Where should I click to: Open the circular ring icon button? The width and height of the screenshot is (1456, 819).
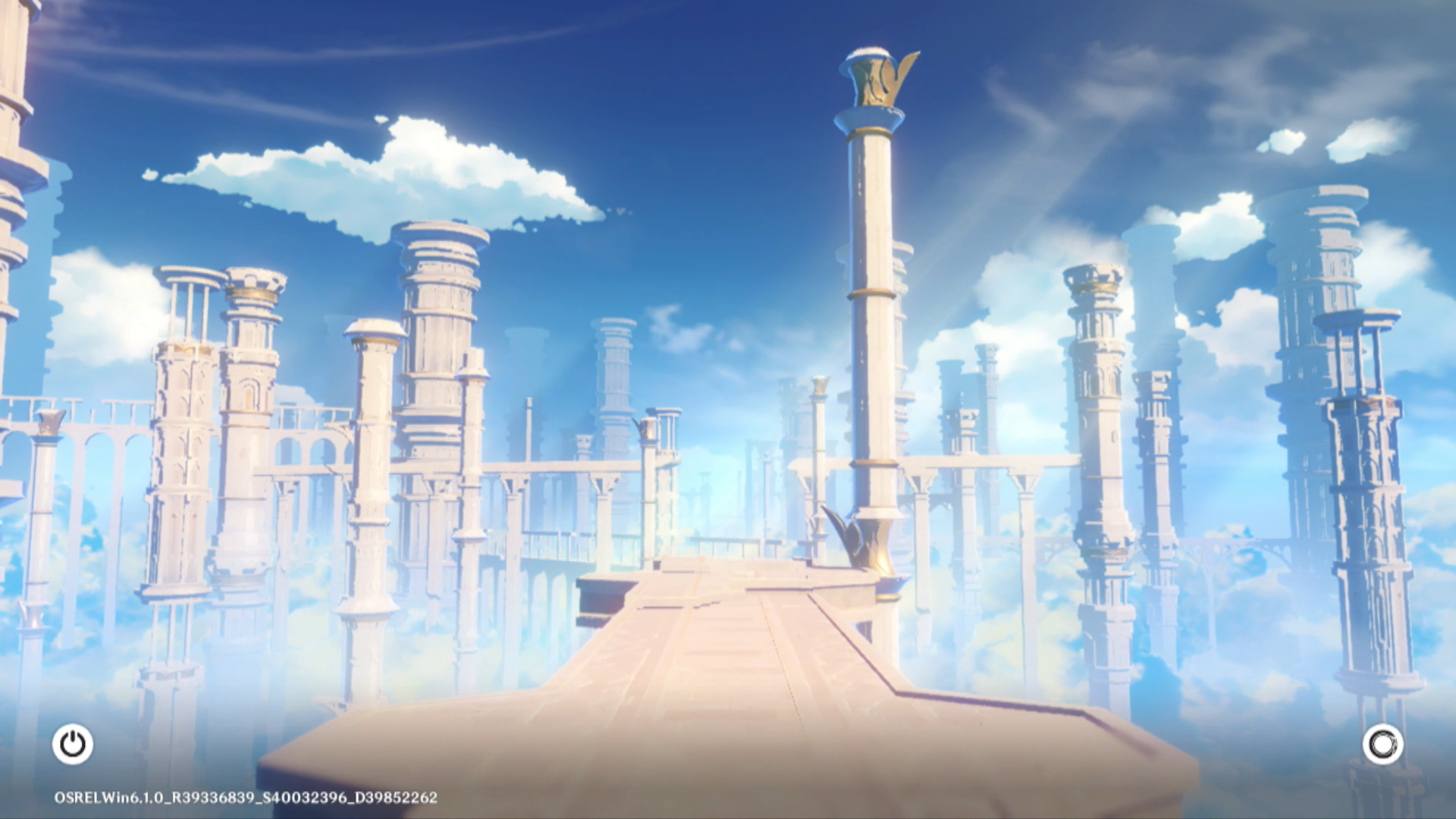(1382, 744)
